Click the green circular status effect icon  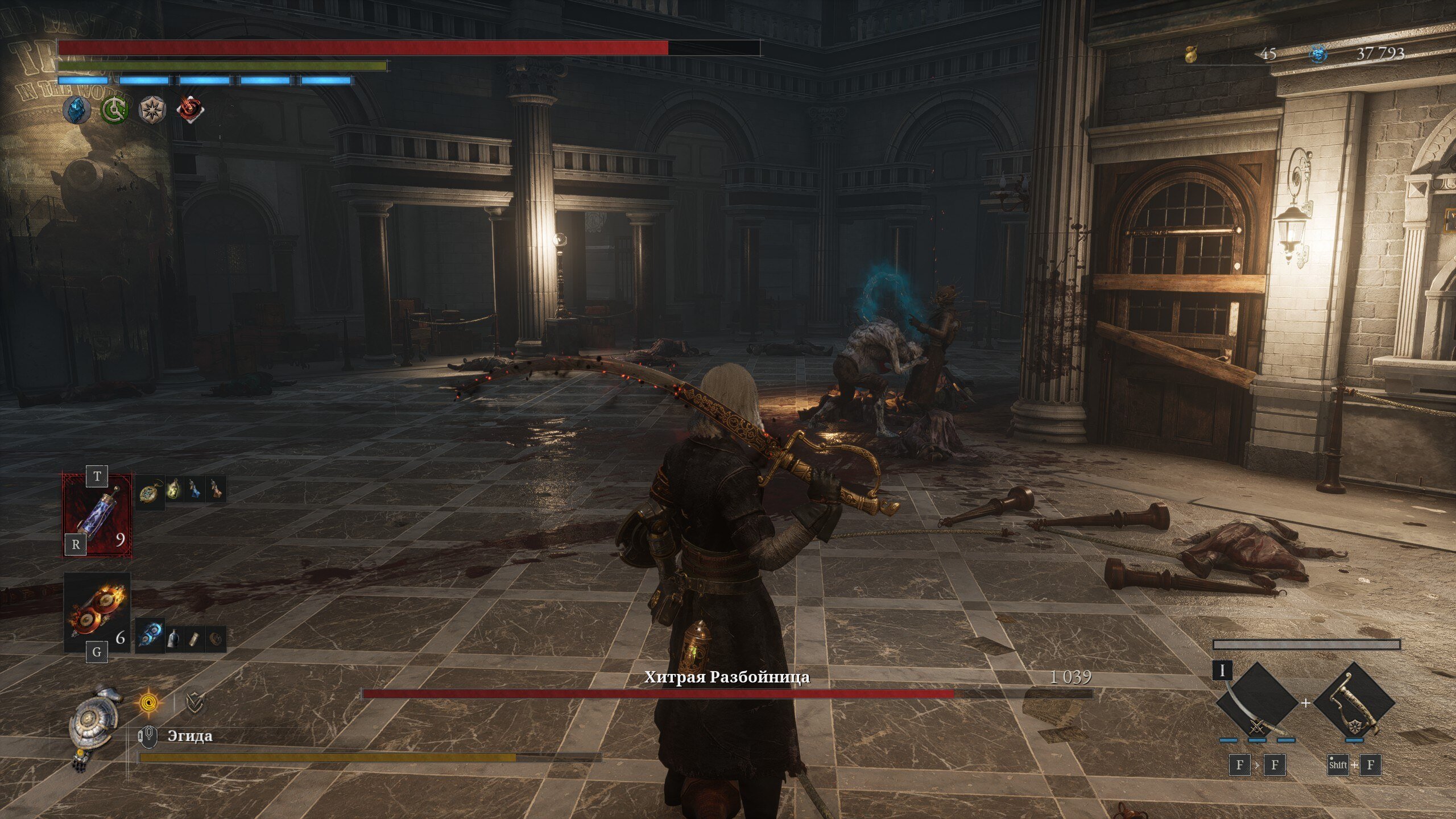tap(114, 109)
